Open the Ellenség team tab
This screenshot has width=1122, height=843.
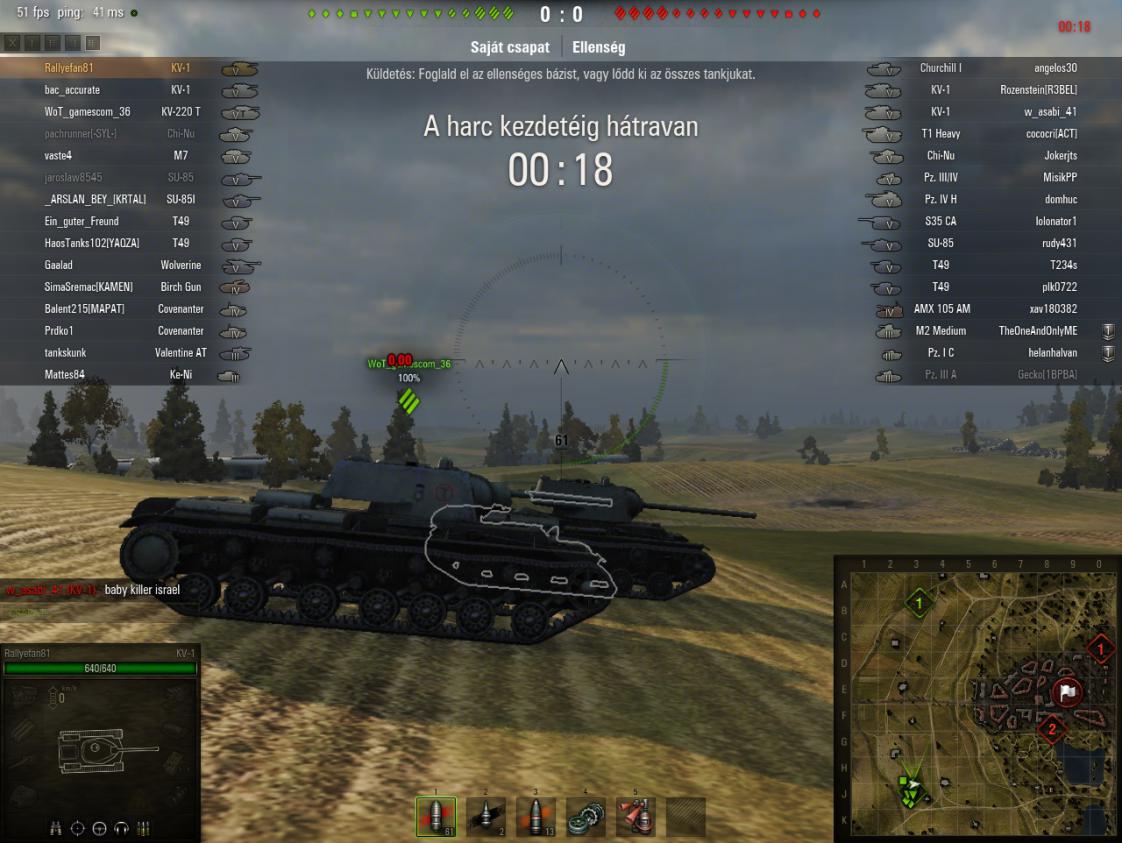(x=599, y=47)
